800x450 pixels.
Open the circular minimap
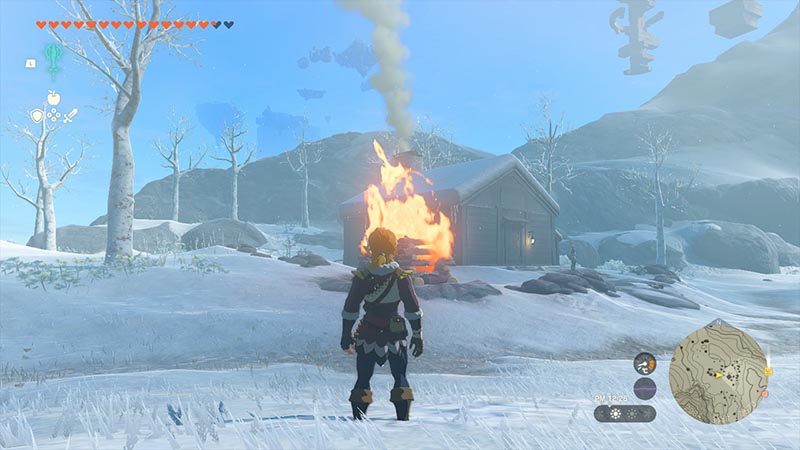(x=718, y=371)
